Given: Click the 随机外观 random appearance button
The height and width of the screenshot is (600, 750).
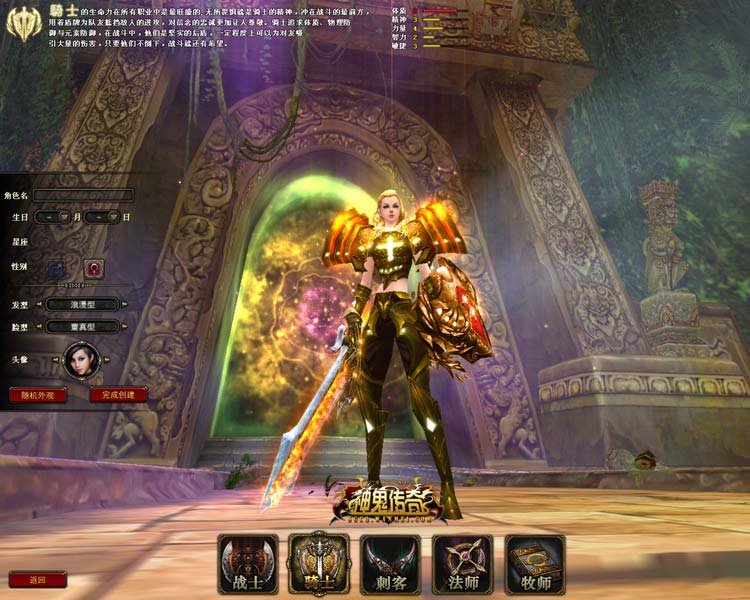Looking at the screenshot, I should (x=38, y=395).
